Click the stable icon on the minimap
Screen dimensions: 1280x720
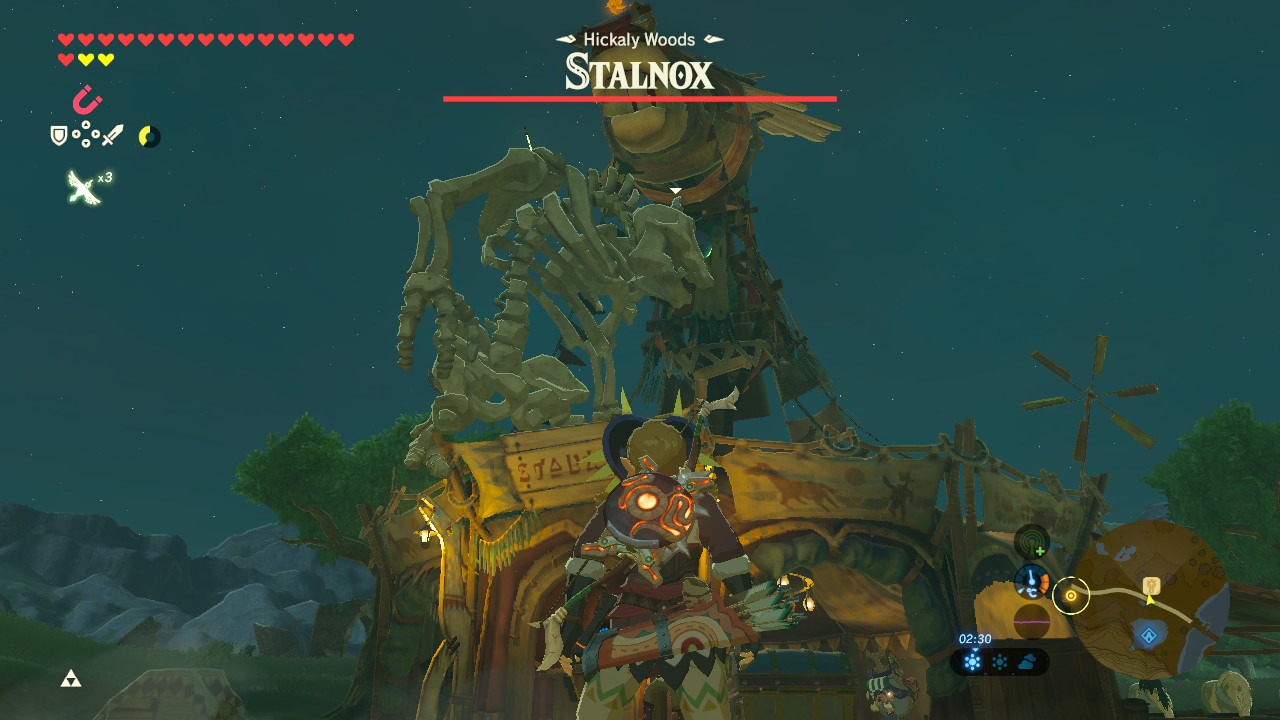click(1150, 586)
